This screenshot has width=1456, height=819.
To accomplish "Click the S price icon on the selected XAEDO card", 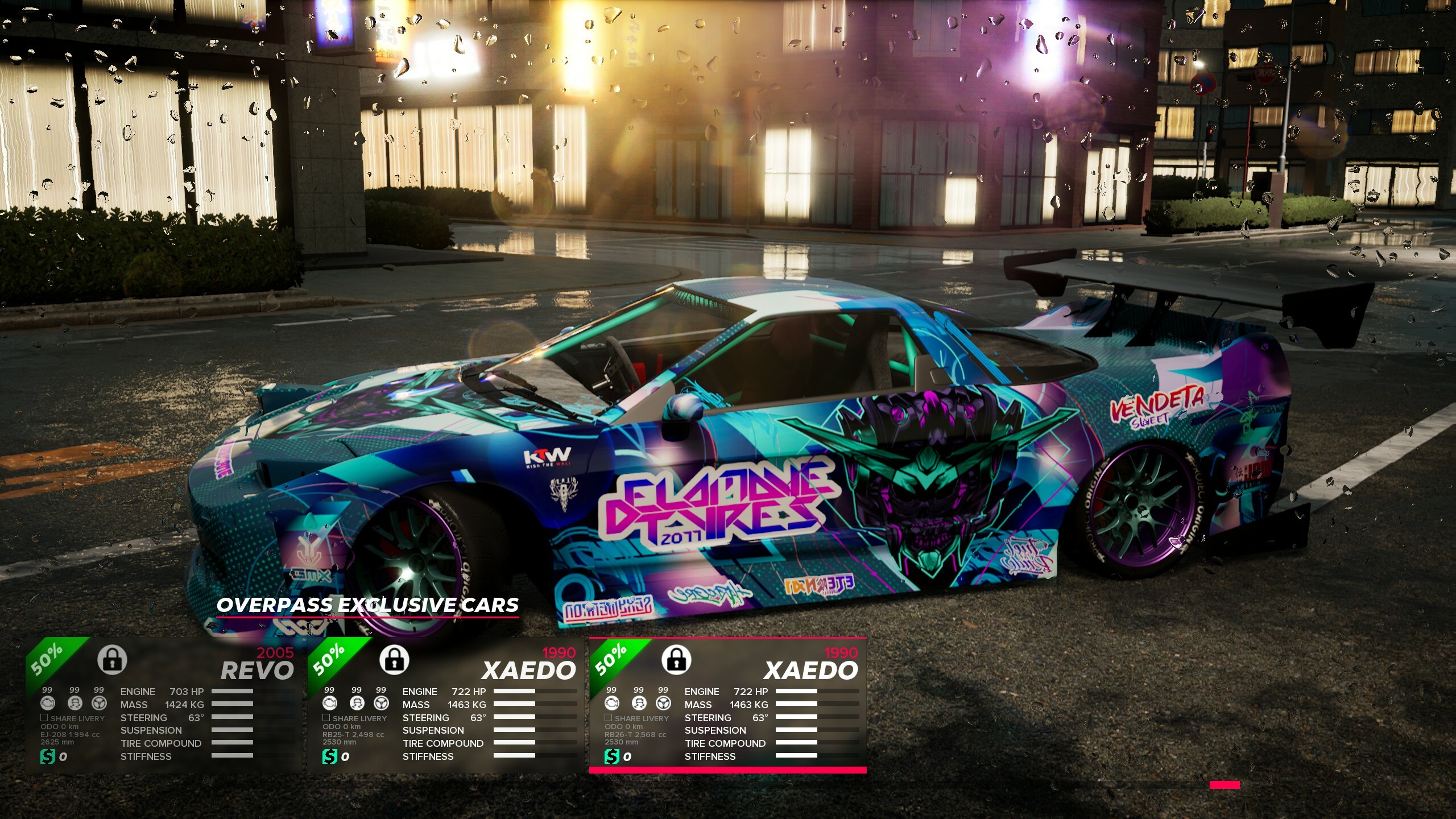I will [x=613, y=757].
